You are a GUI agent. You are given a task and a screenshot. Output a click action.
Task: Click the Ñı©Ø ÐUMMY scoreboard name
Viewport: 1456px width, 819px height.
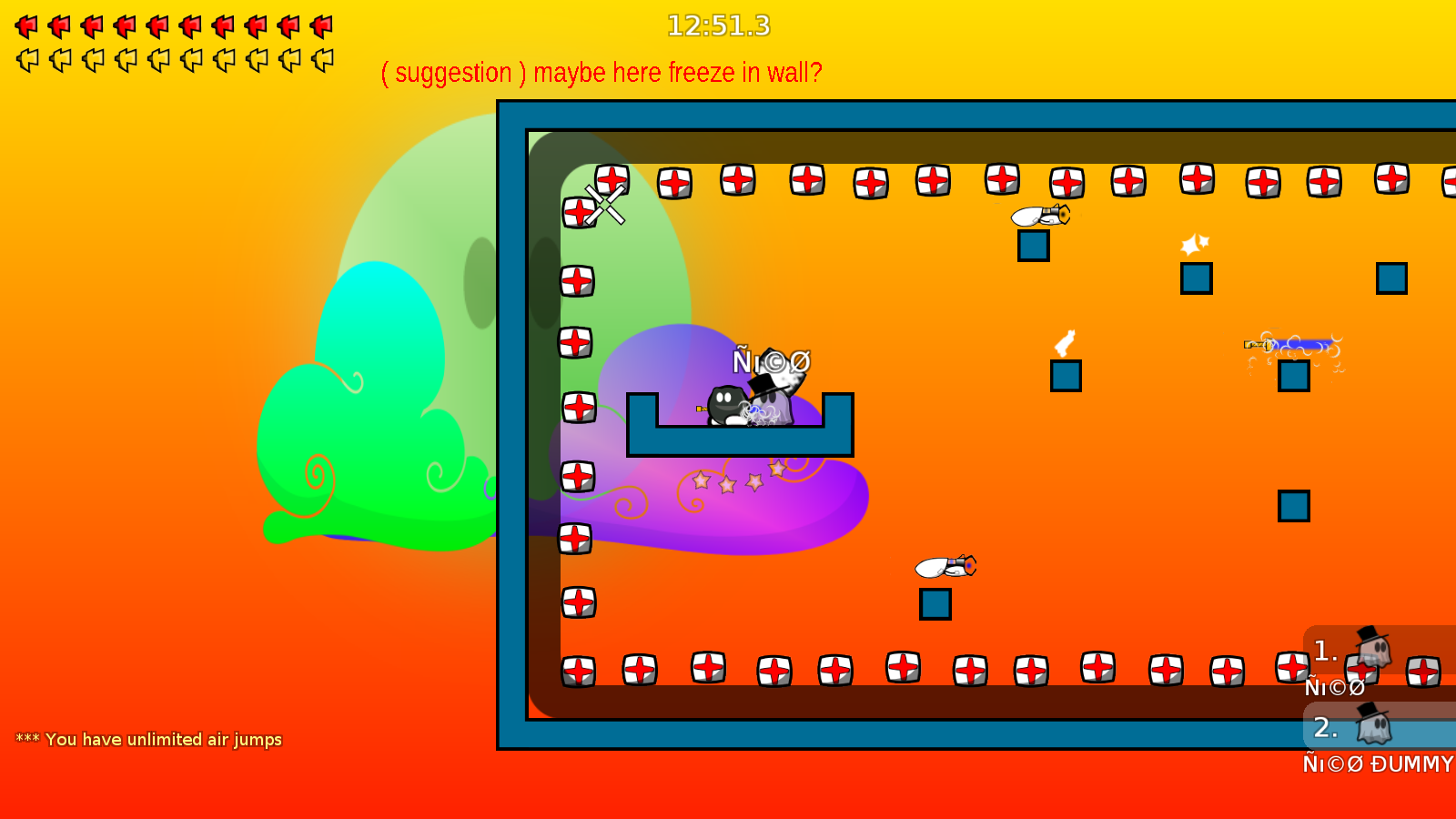(x=1374, y=764)
